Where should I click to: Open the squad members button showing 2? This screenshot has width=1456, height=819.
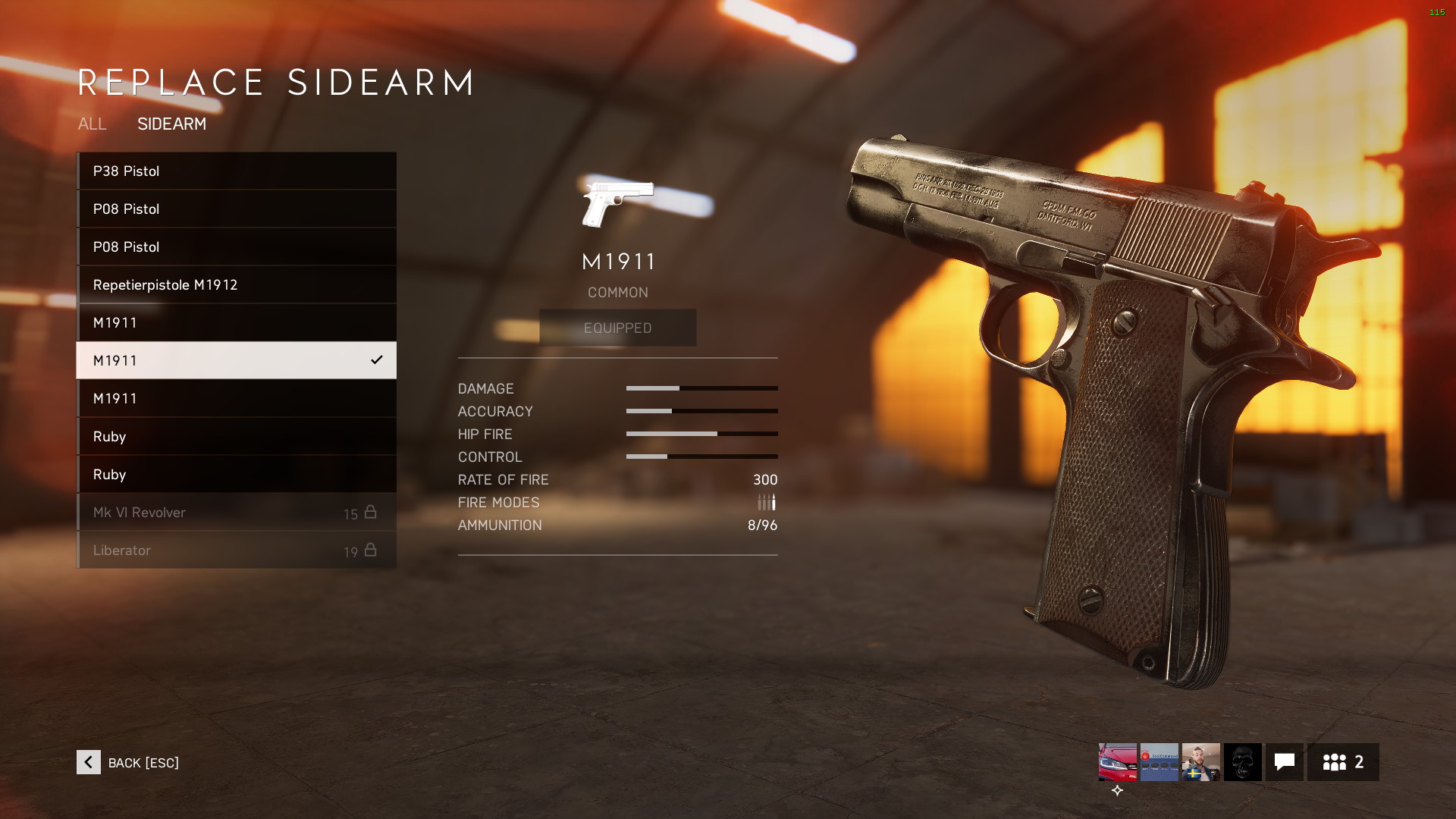point(1342,762)
